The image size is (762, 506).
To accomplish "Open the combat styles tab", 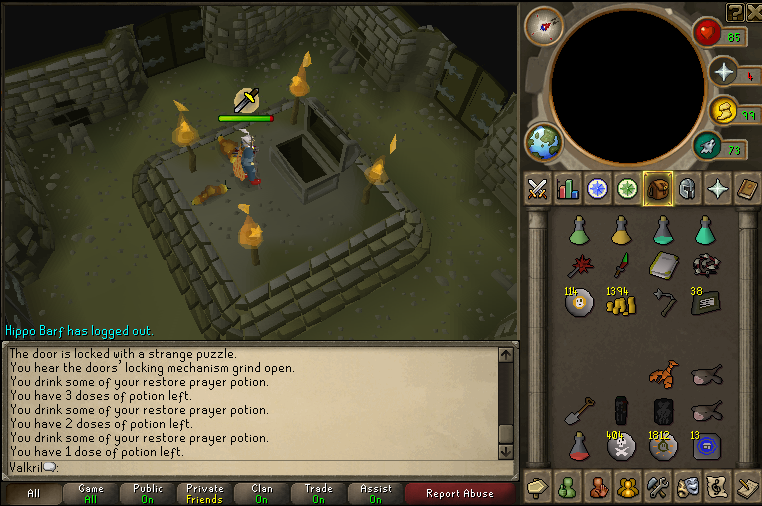I will 538,188.
